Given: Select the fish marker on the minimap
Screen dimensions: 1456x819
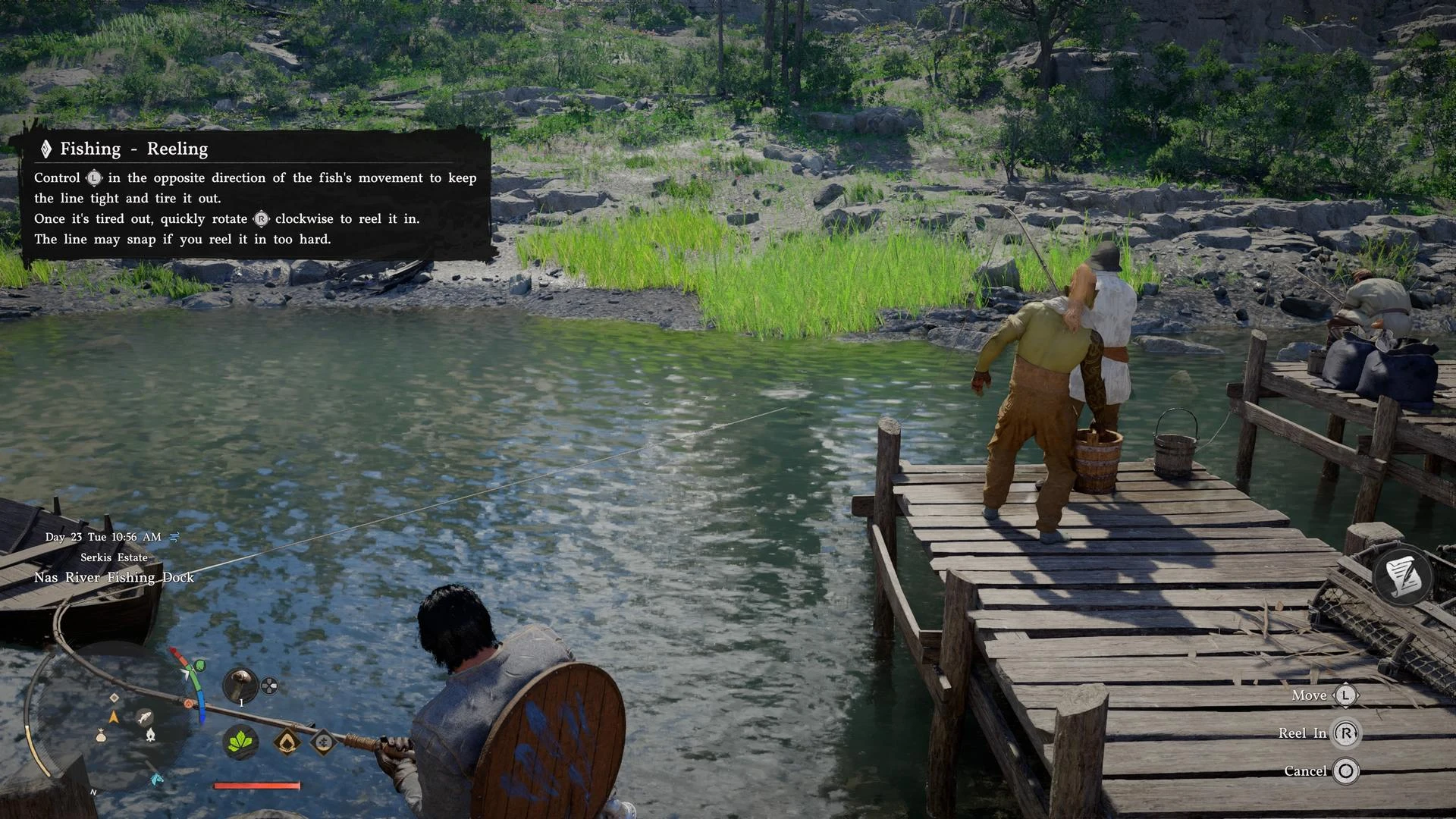Looking at the screenshot, I should [x=144, y=717].
